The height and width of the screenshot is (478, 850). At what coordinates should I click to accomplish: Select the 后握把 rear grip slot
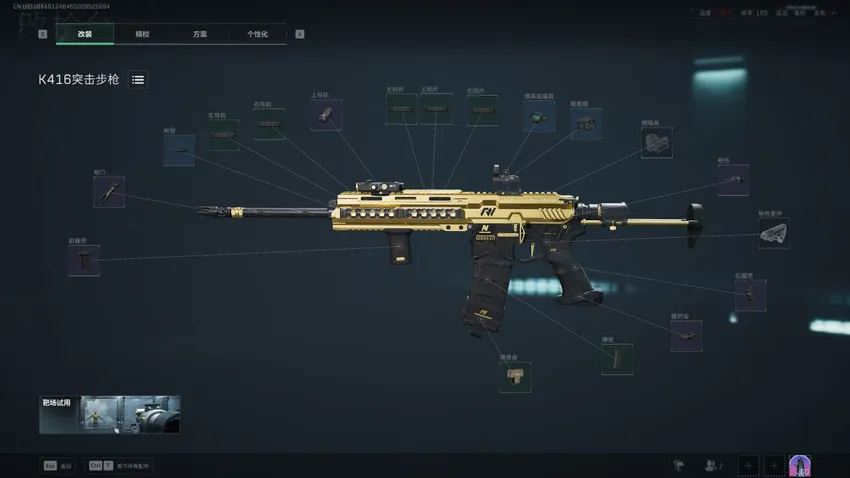pos(750,295)
